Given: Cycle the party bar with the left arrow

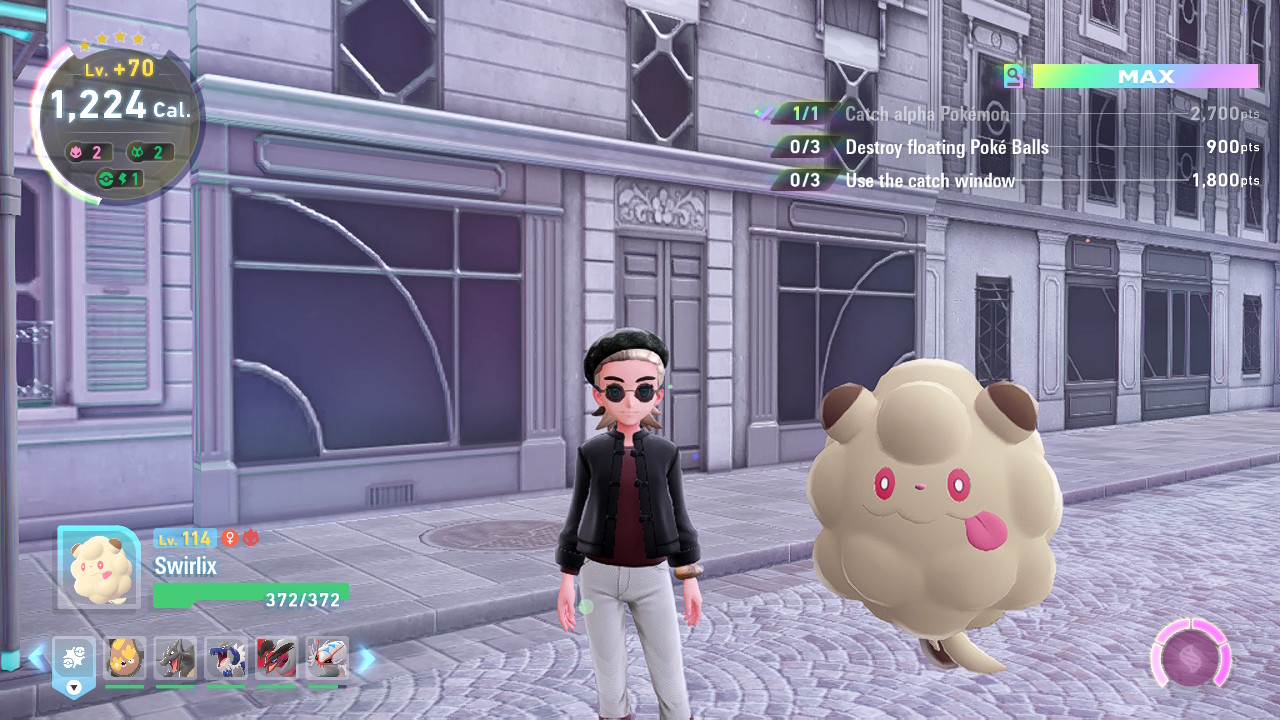Looking at the screenshot, I should click(37, 658).
